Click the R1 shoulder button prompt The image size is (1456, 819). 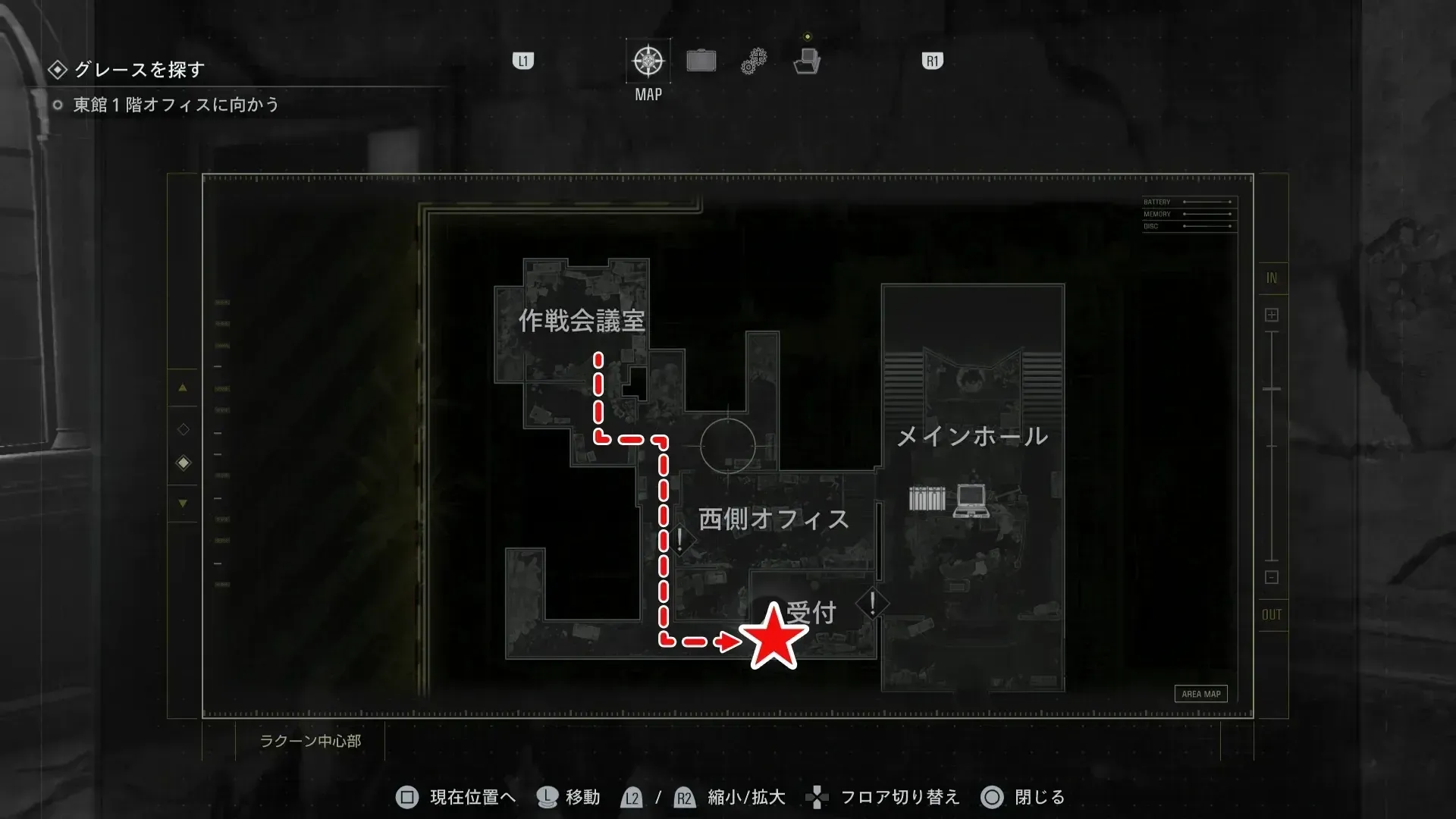931,61
